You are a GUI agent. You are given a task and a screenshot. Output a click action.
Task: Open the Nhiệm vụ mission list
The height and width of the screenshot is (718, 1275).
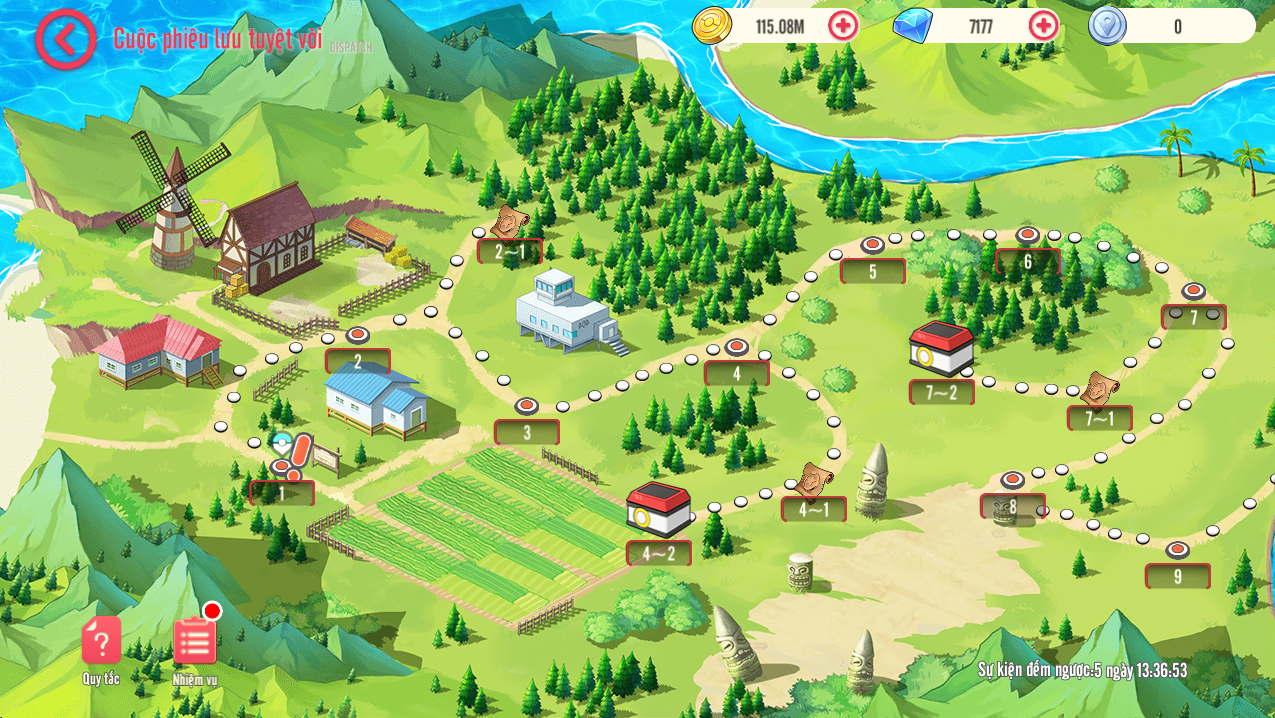tap(195, 642)
